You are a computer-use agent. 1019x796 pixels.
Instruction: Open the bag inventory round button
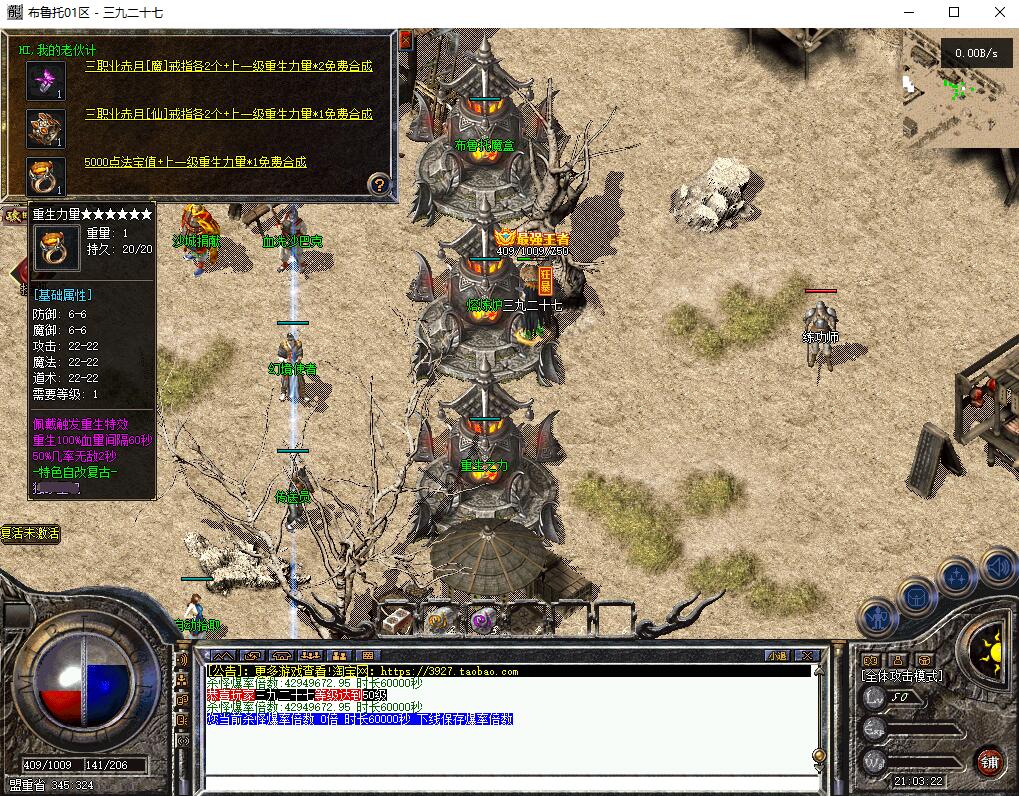tap(916, 596)
